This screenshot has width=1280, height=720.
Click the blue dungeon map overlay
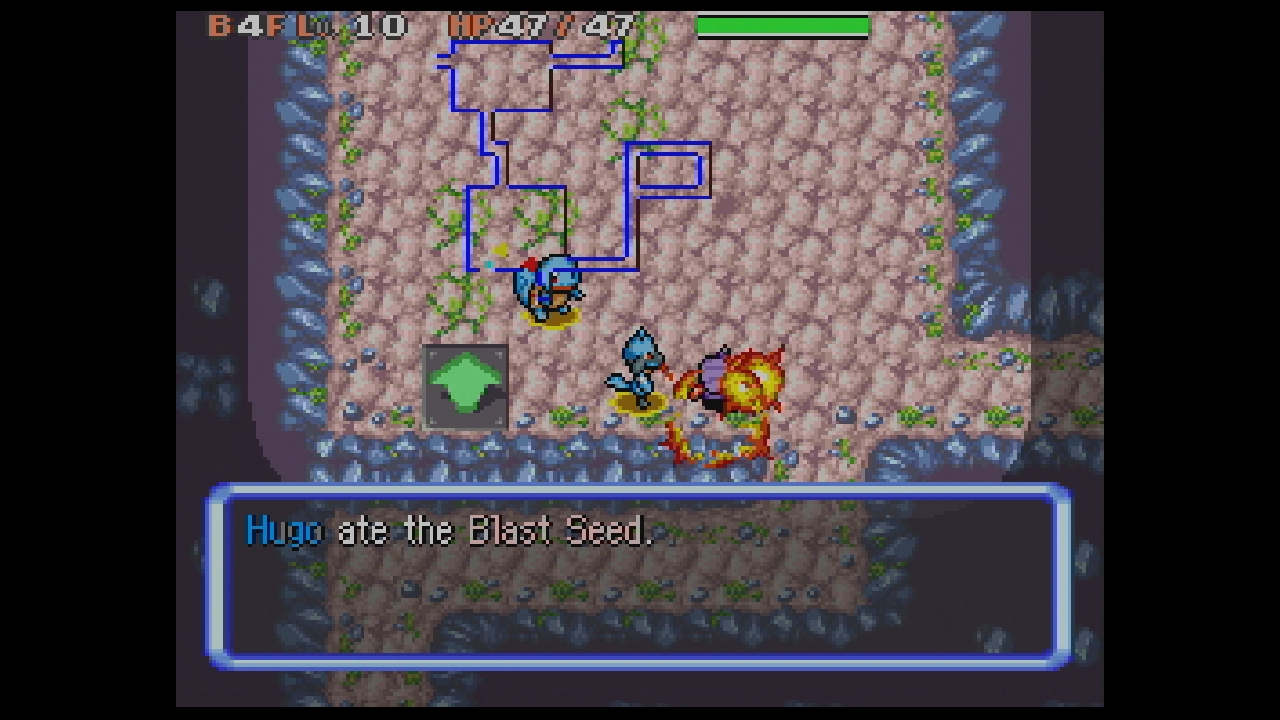tap(574, 156)
